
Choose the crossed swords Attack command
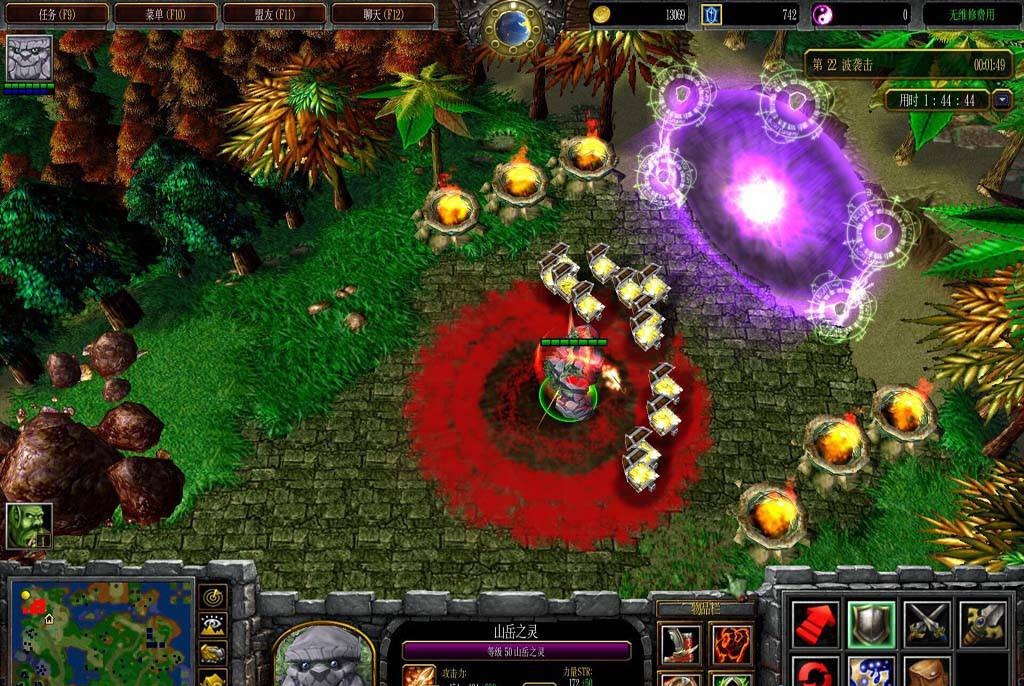click(927, 624)
